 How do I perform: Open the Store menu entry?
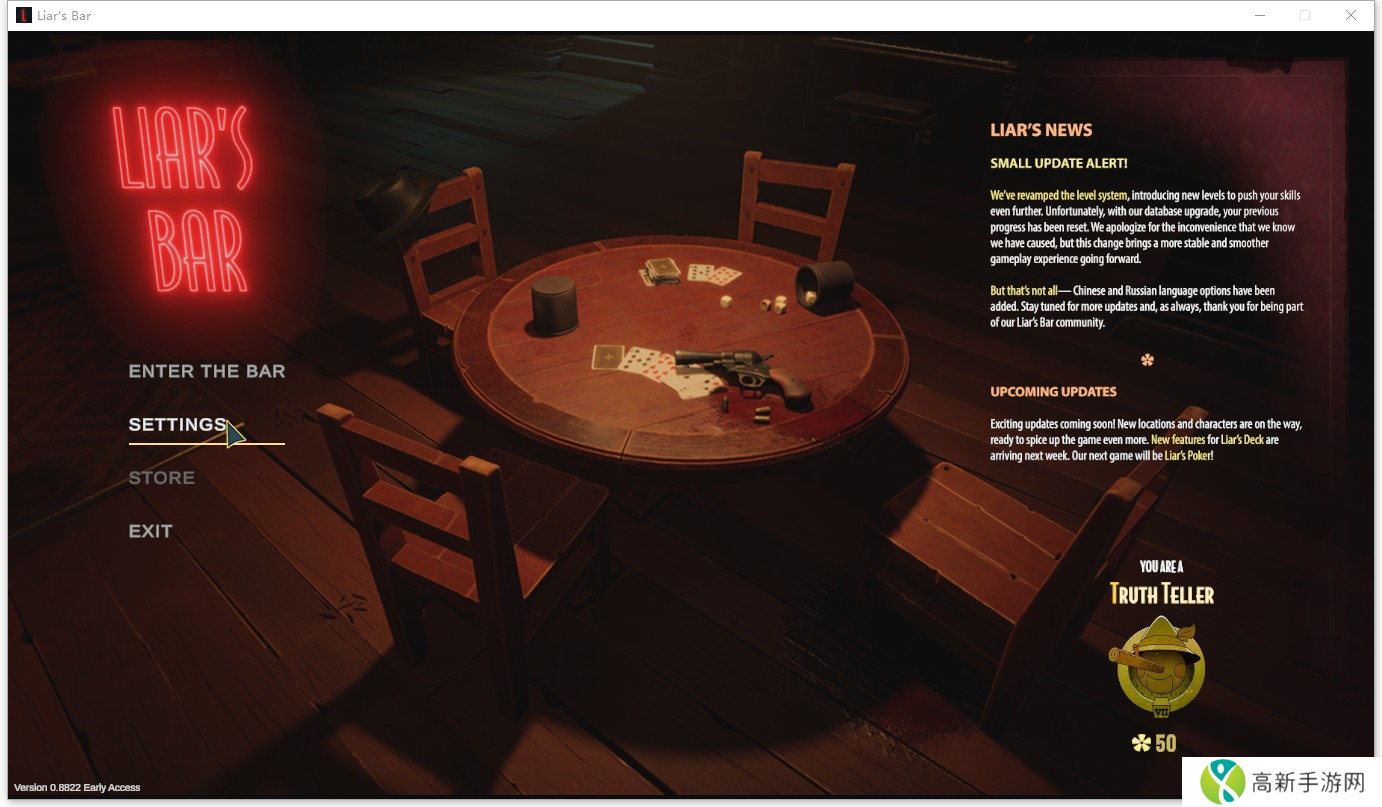(x=162, y=478)
